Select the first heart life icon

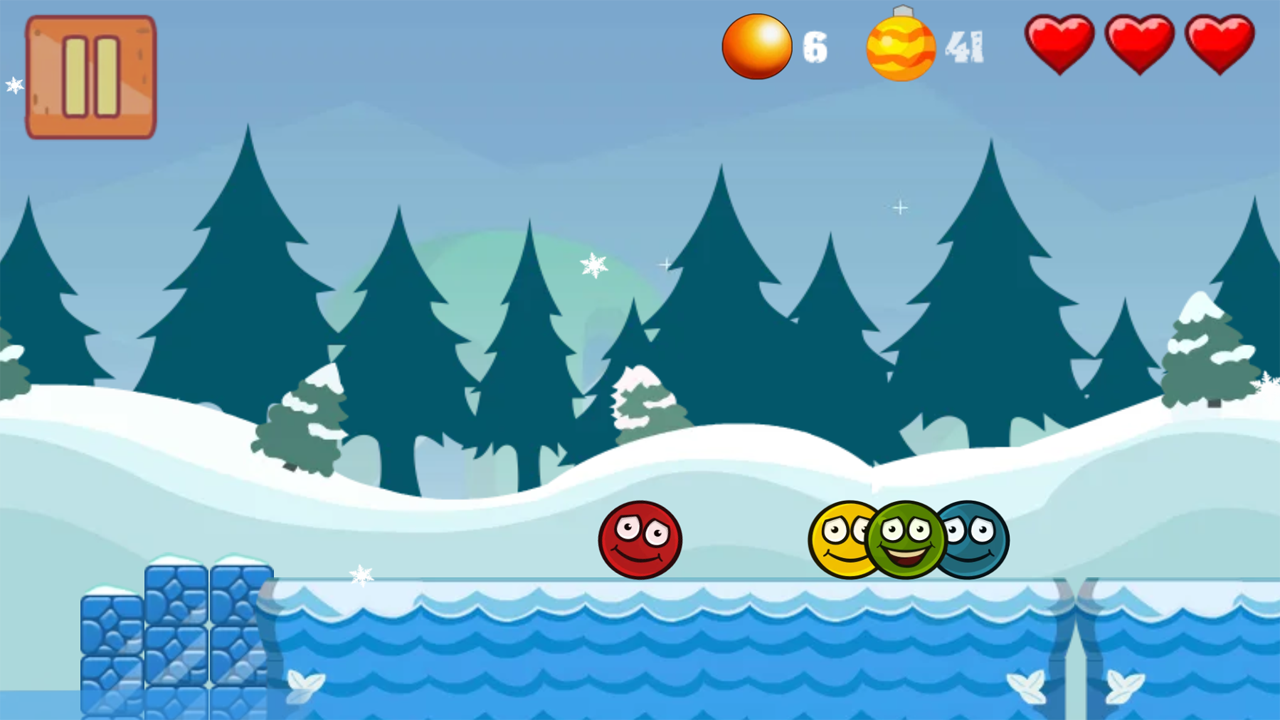(1059, 42)
